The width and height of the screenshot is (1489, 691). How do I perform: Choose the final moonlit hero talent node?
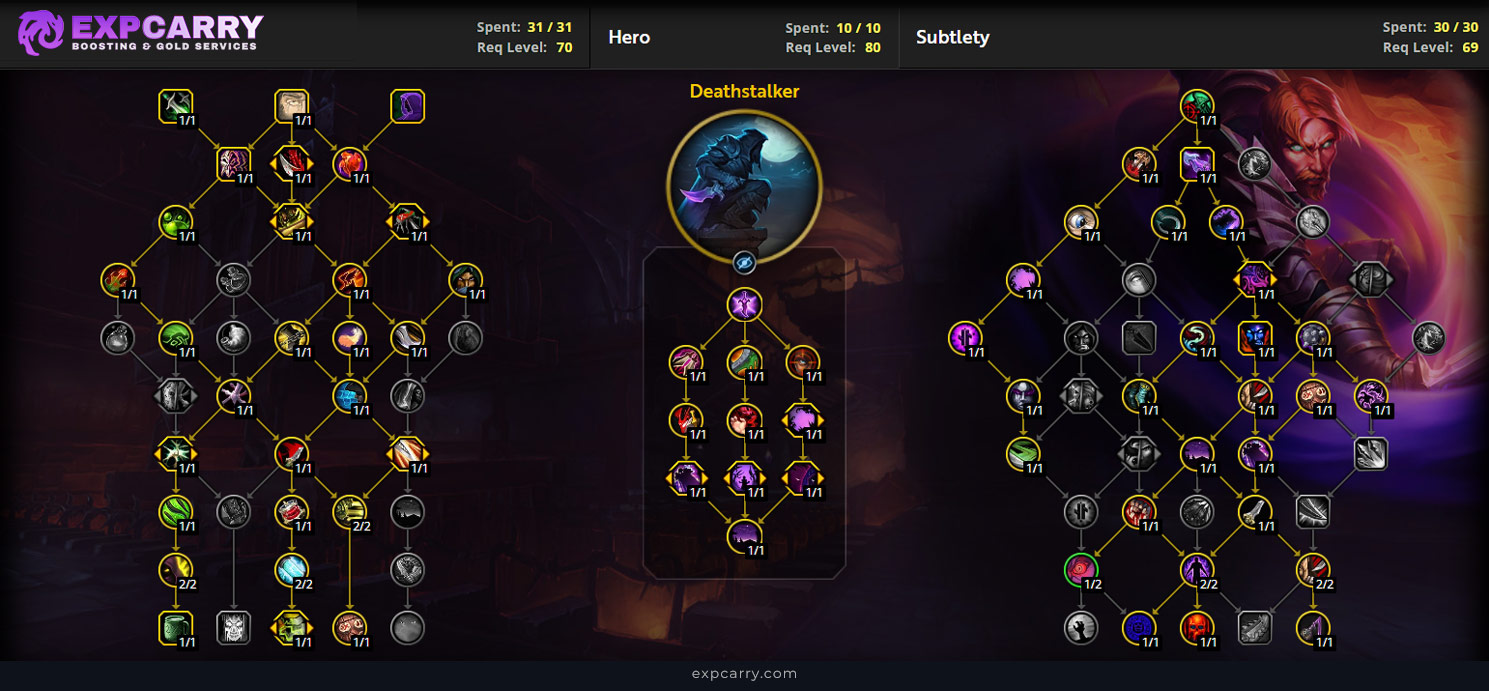743,536
